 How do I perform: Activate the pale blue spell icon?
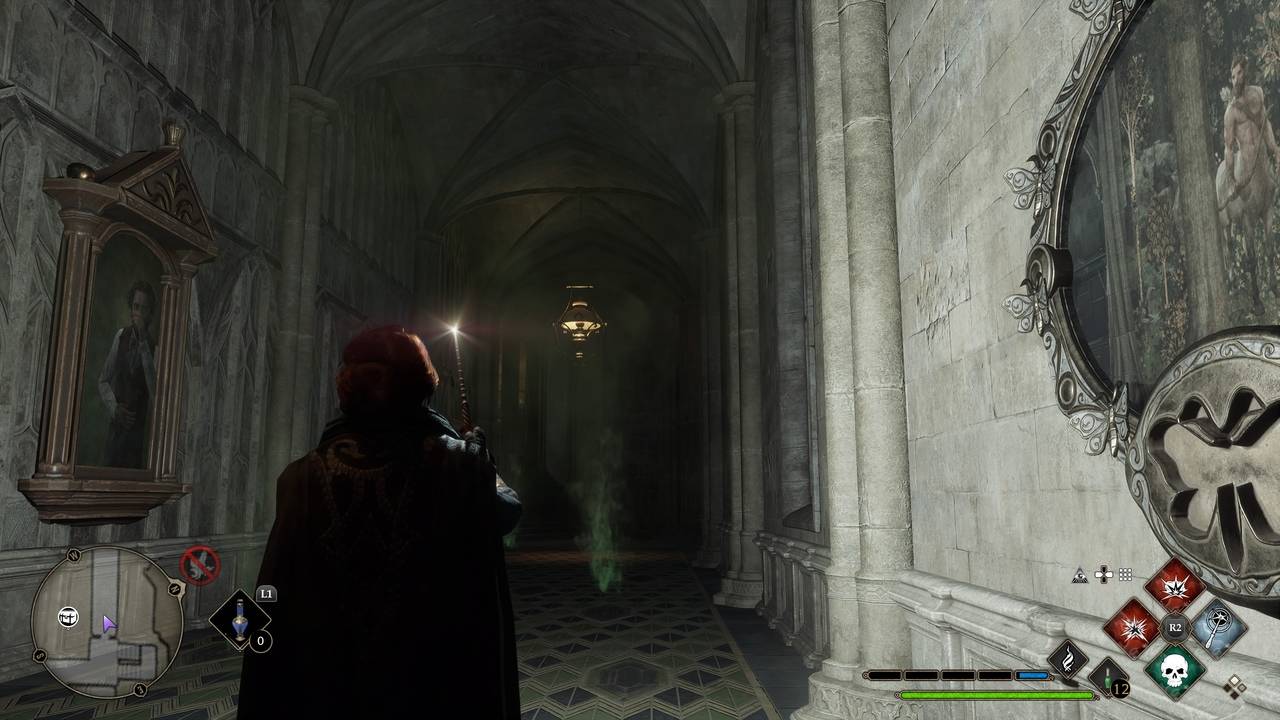click(1217, 628)
